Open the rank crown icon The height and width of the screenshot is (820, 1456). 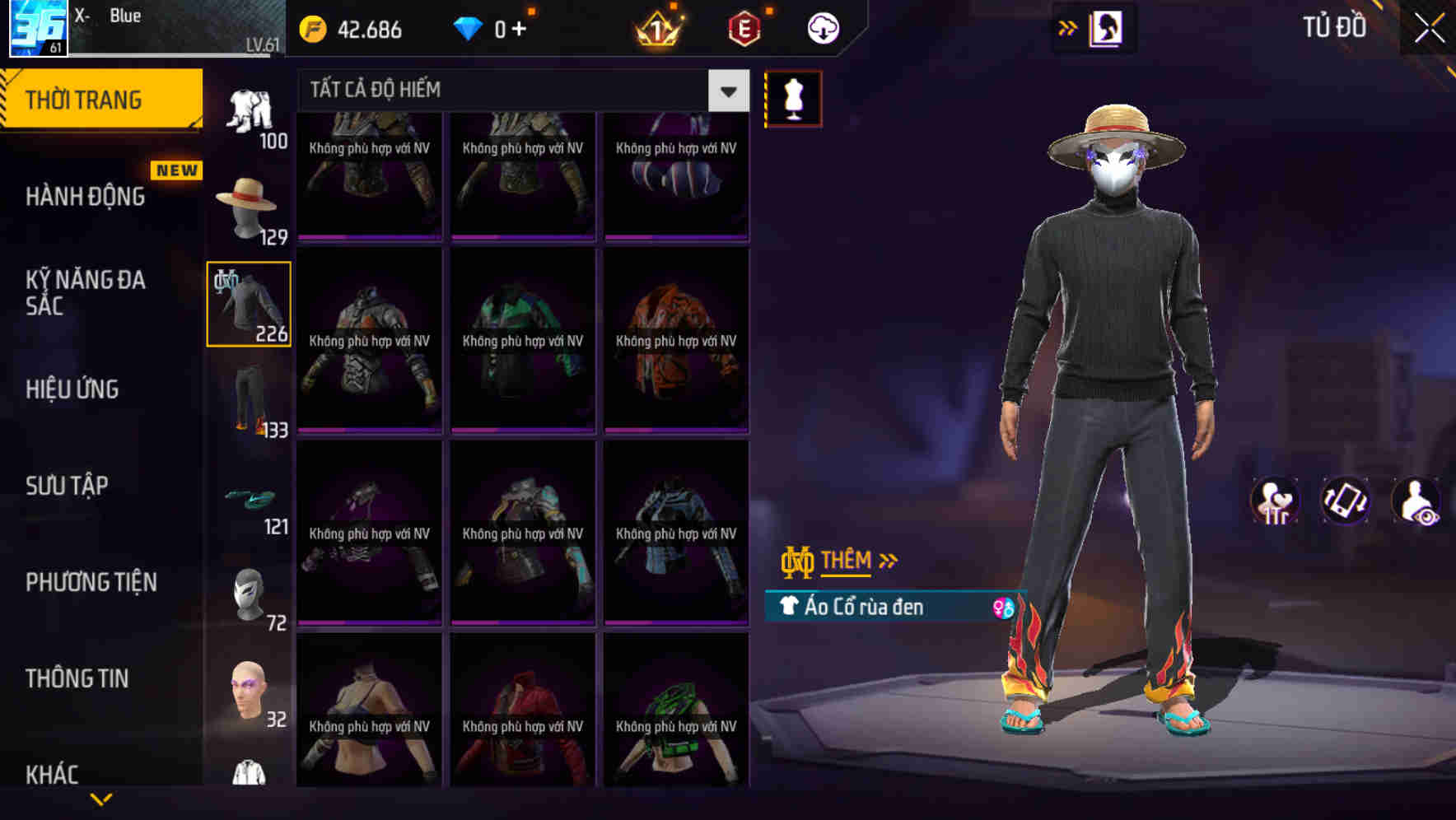point(659,29)
